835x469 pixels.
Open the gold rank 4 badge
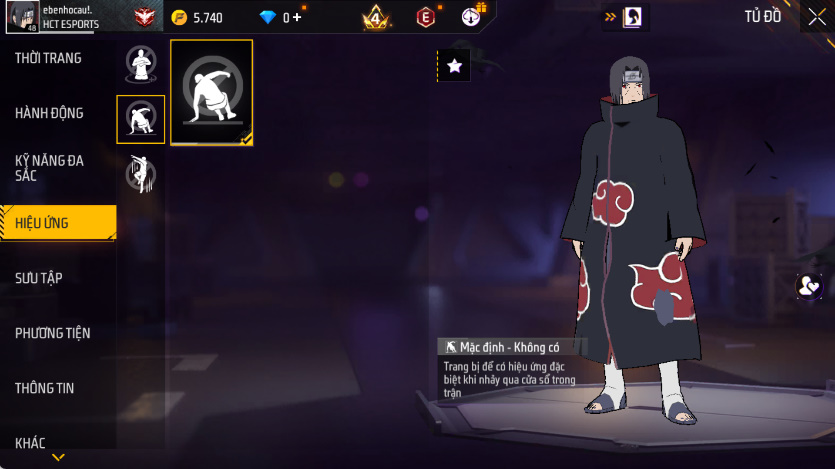coord(377,16)
